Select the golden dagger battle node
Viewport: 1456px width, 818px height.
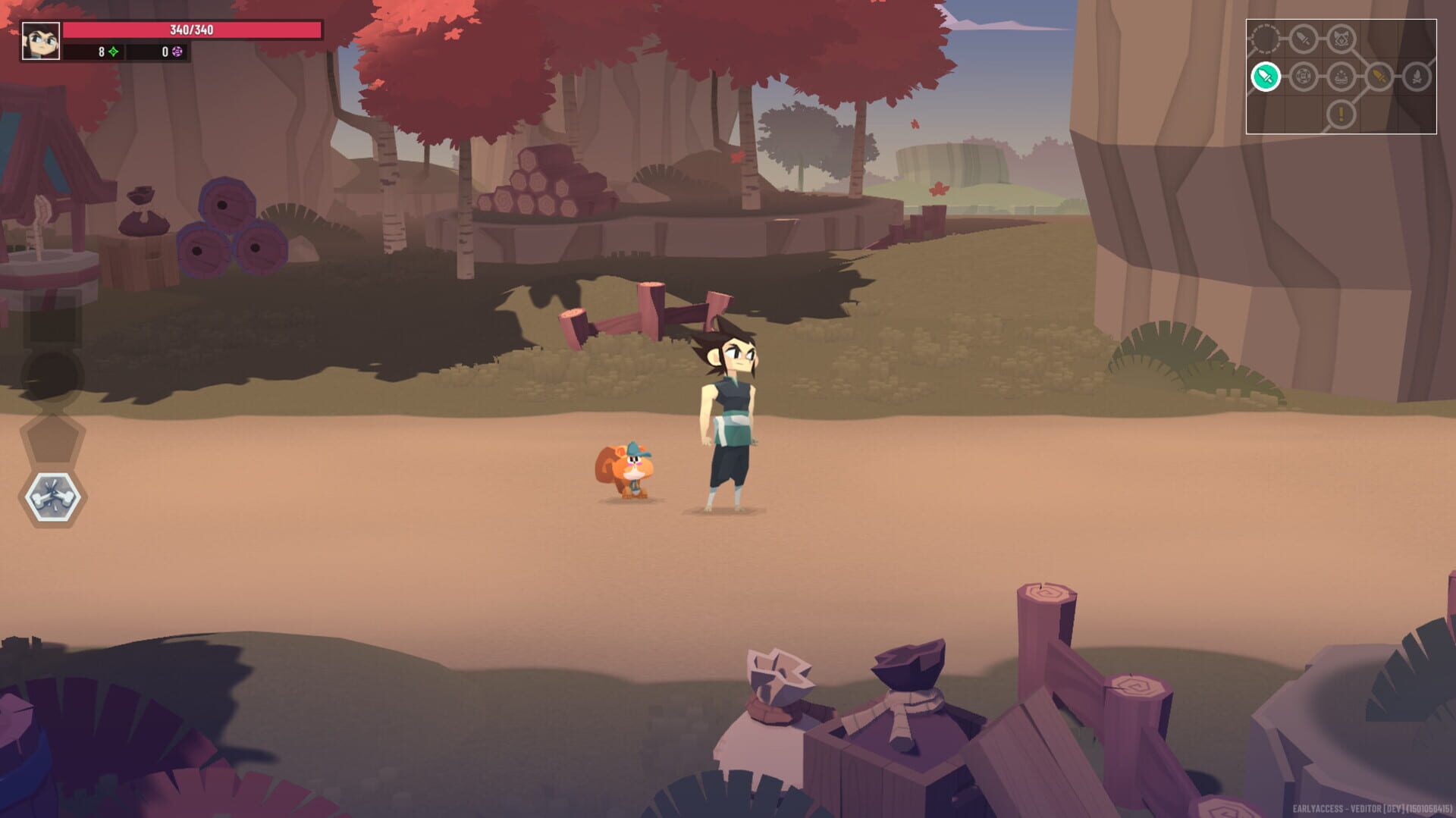point(1379,77)
